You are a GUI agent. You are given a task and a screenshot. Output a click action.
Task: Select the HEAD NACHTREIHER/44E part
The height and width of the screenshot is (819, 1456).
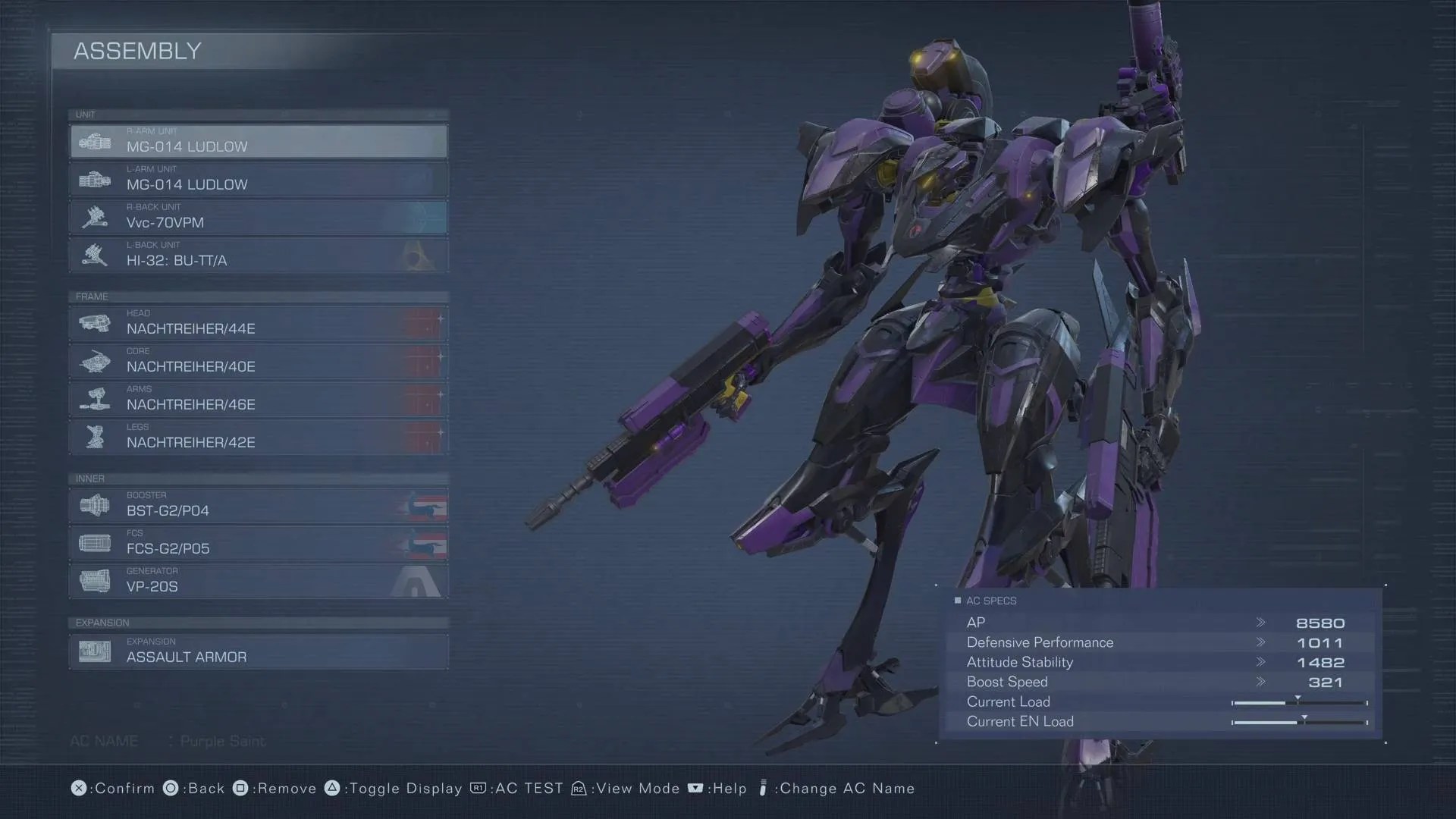pos(258,324)
